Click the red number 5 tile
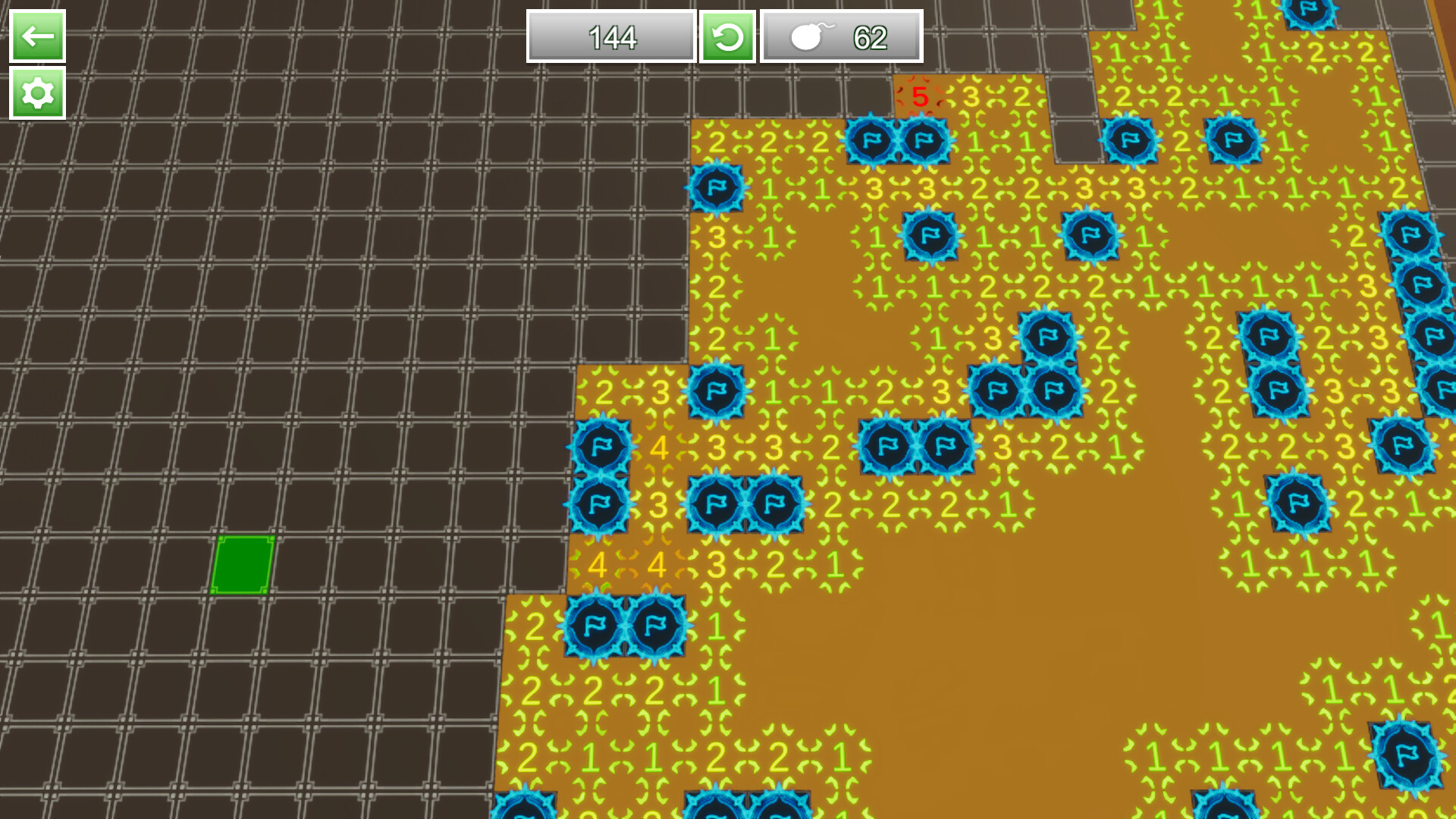 (921, 97)
